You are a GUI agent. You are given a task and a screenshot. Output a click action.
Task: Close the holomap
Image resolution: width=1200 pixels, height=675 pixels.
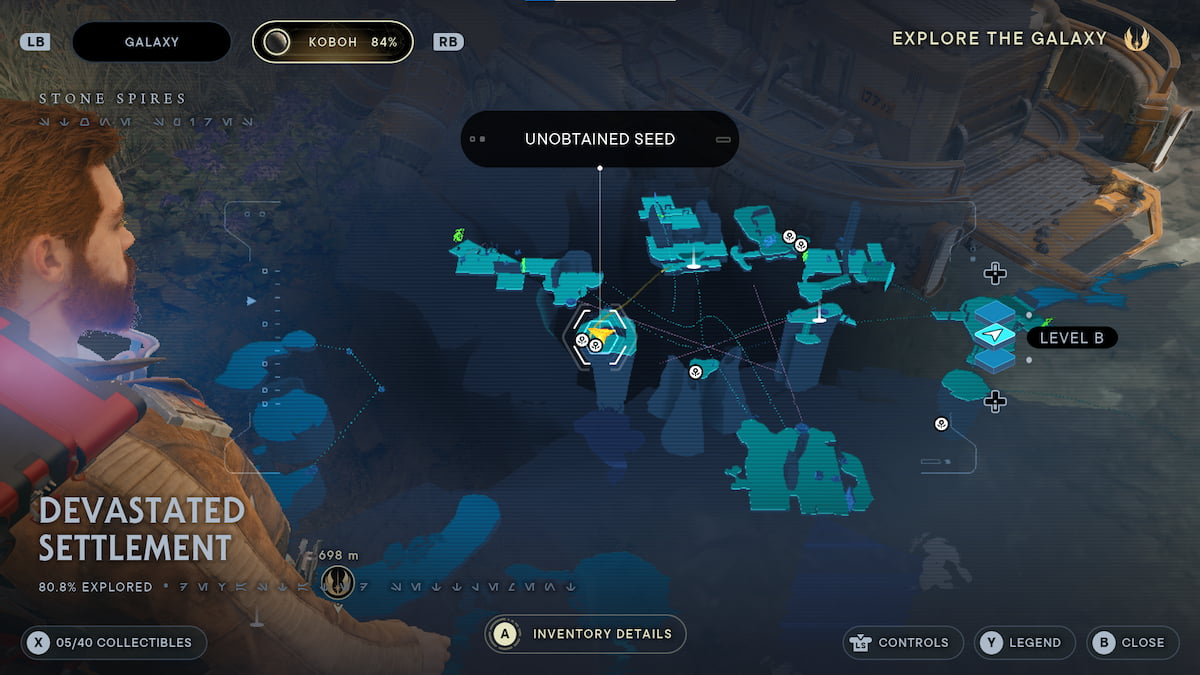(1131, 643)
